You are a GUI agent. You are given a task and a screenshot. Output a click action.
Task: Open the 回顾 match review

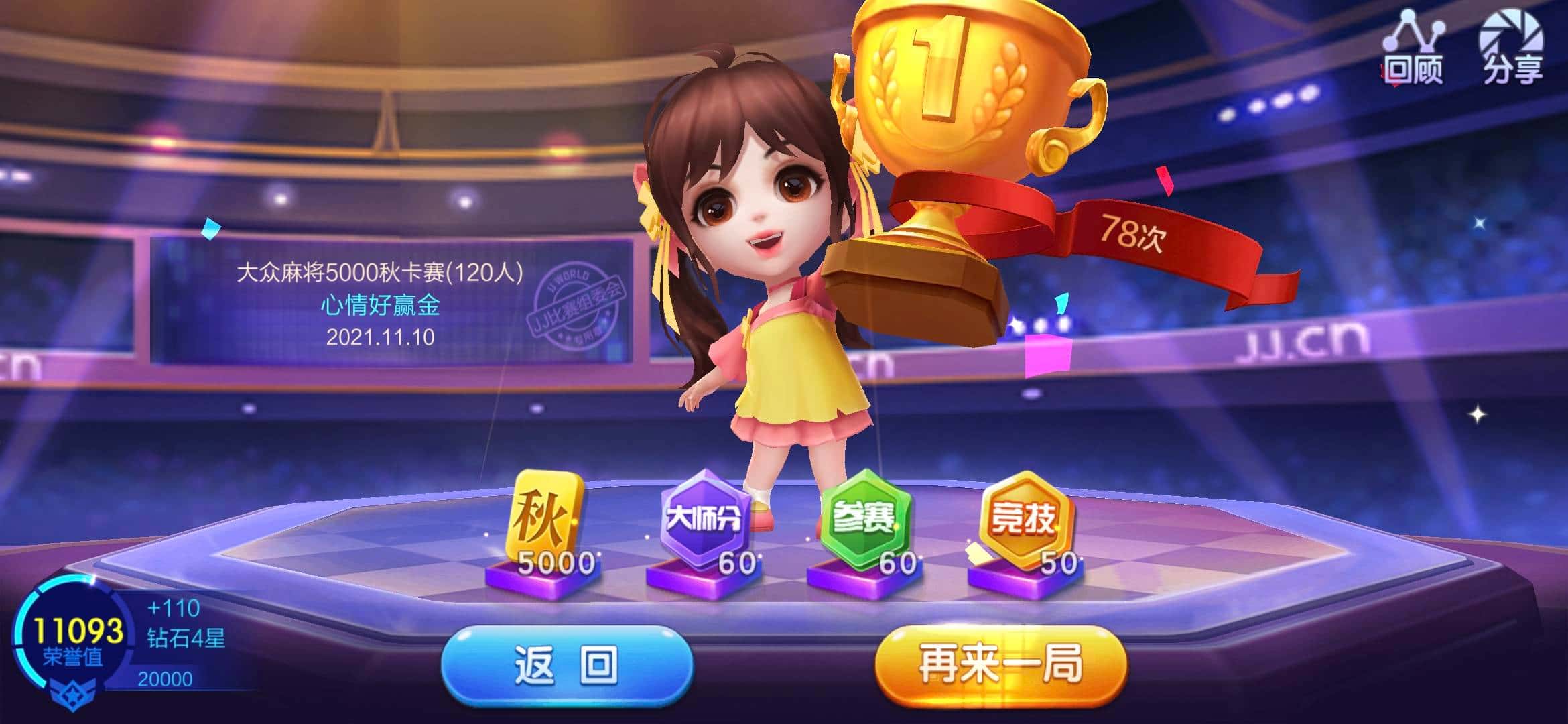pyautogui.click(x=1417, y=50)
